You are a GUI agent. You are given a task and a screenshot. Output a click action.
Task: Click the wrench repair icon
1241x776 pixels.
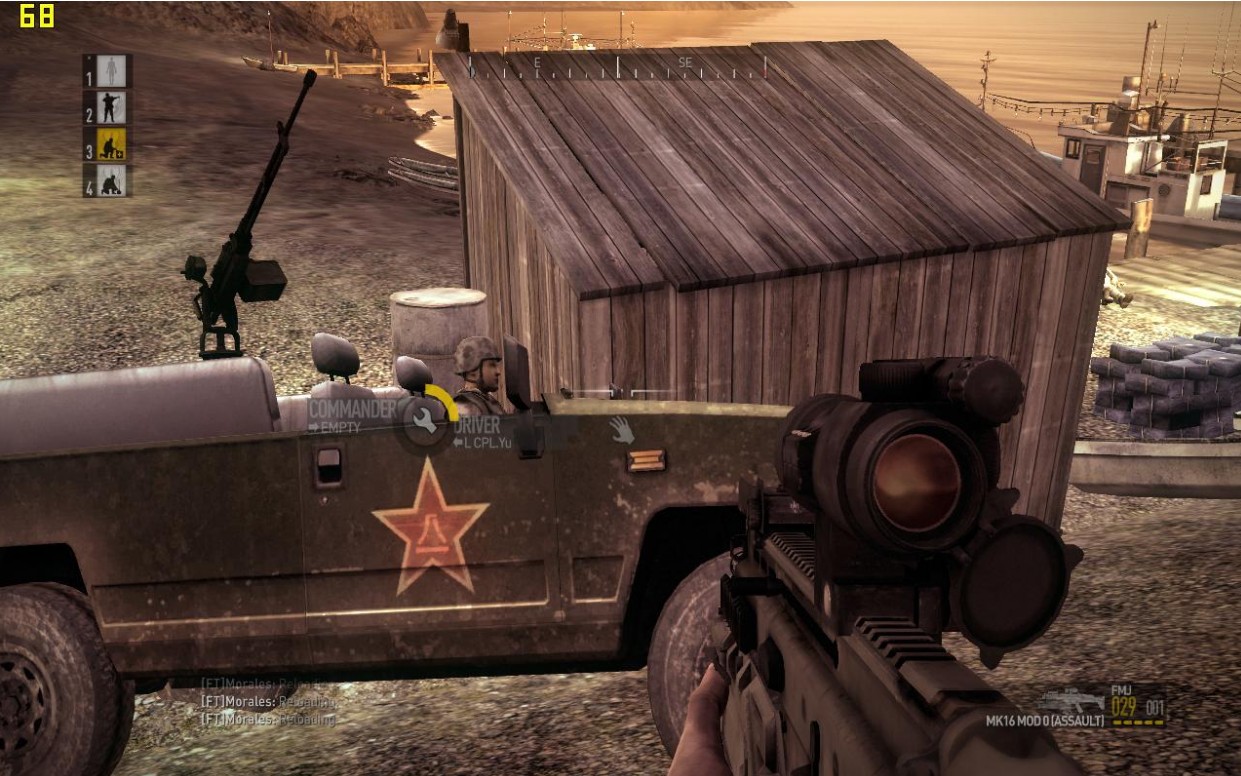click(x=425, y=421)
